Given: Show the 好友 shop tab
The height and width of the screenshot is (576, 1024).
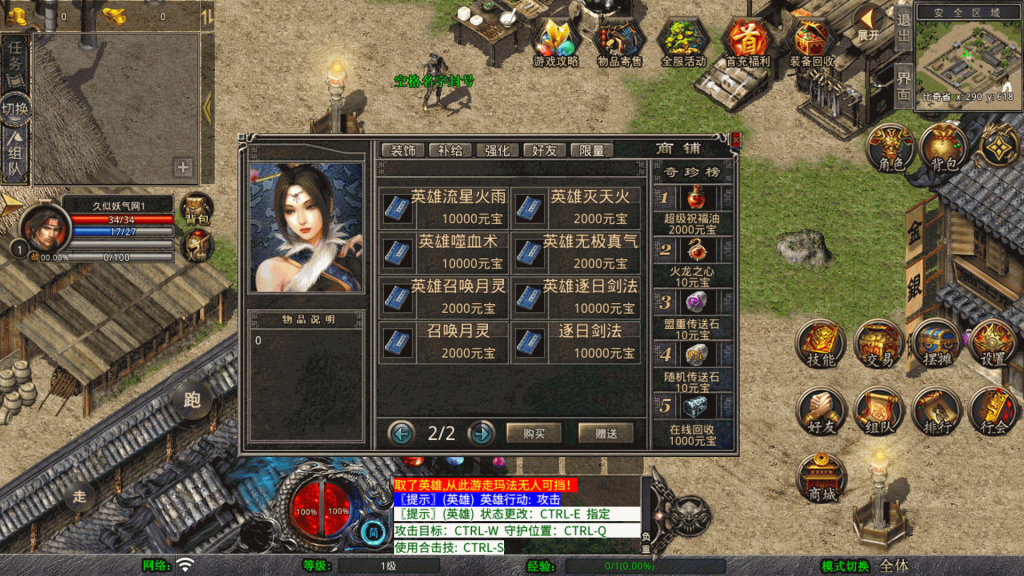Looking at the screenshot, I should (x=544, y=150).
